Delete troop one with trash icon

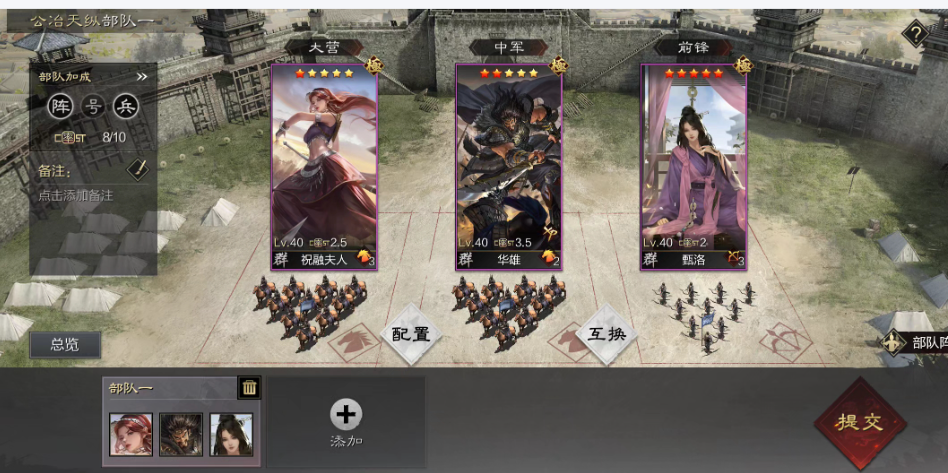point(249,388)
